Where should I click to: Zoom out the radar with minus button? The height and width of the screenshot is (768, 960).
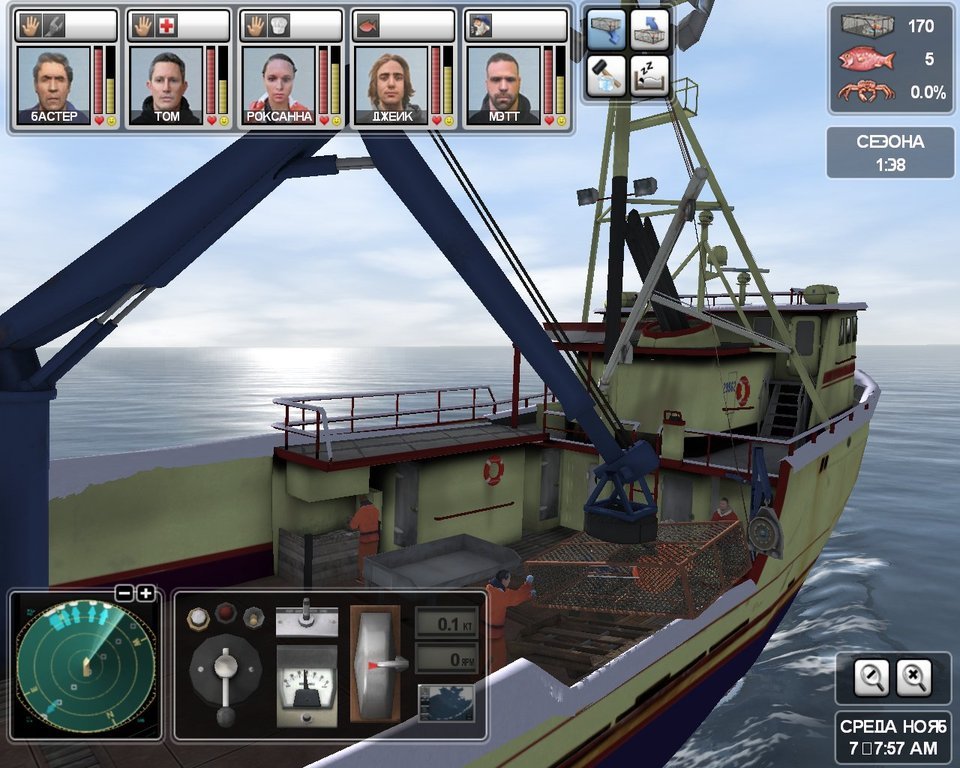[124, 593]
